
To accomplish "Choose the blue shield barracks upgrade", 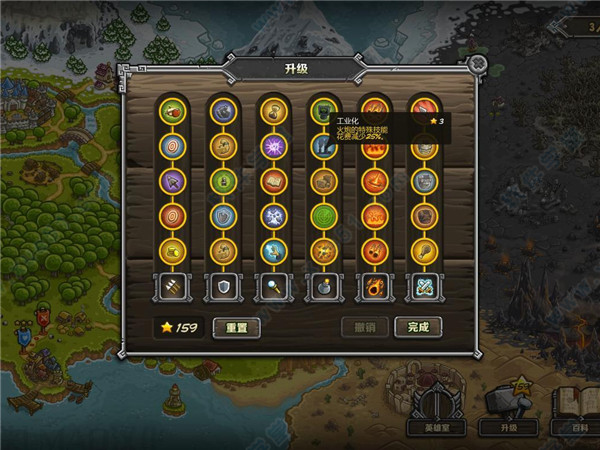I will (x=221, y=216).
